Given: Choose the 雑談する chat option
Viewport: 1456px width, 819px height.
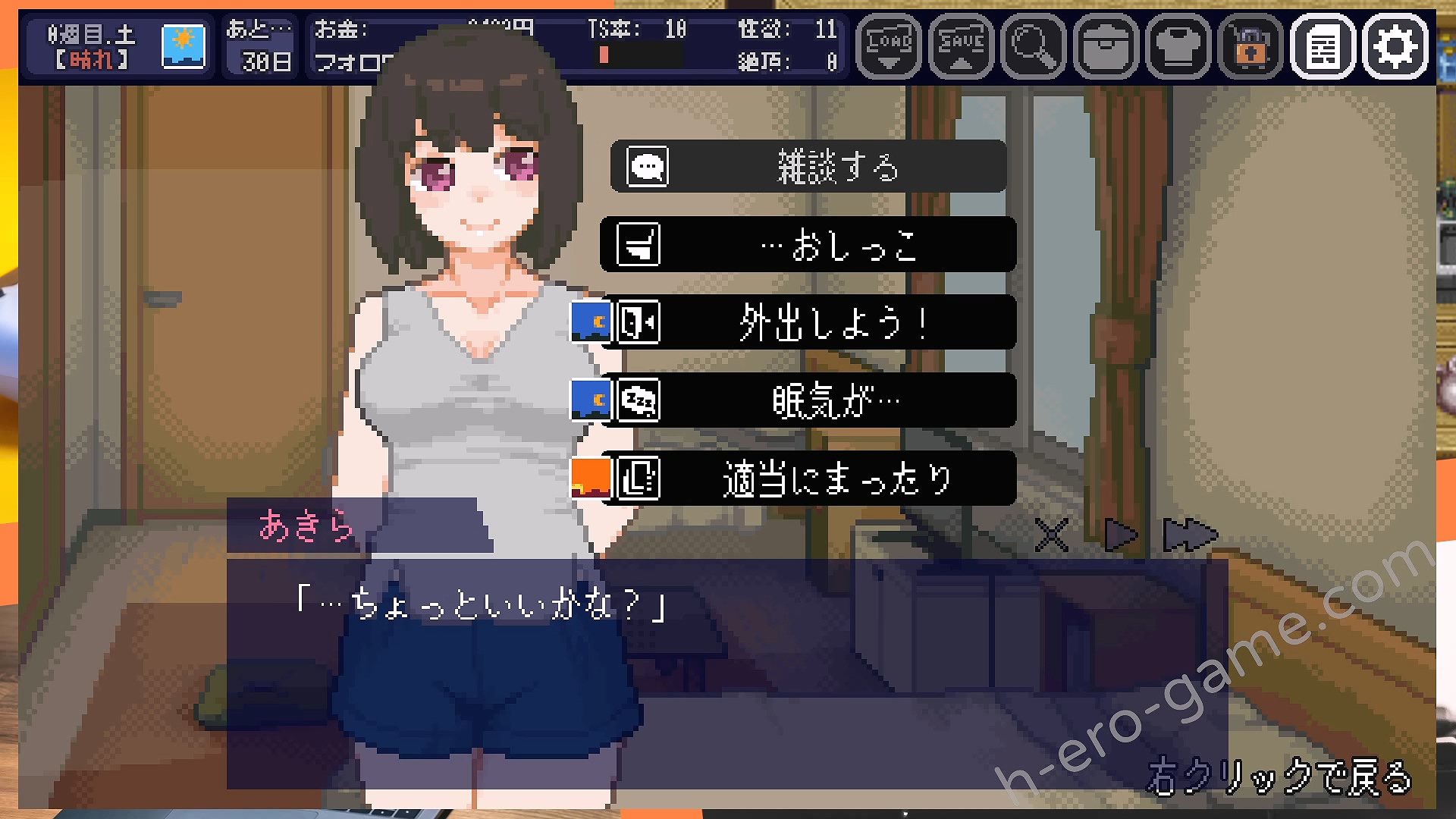Looking at the screenshot, I should pyautogui.click(x=808, y=166).
